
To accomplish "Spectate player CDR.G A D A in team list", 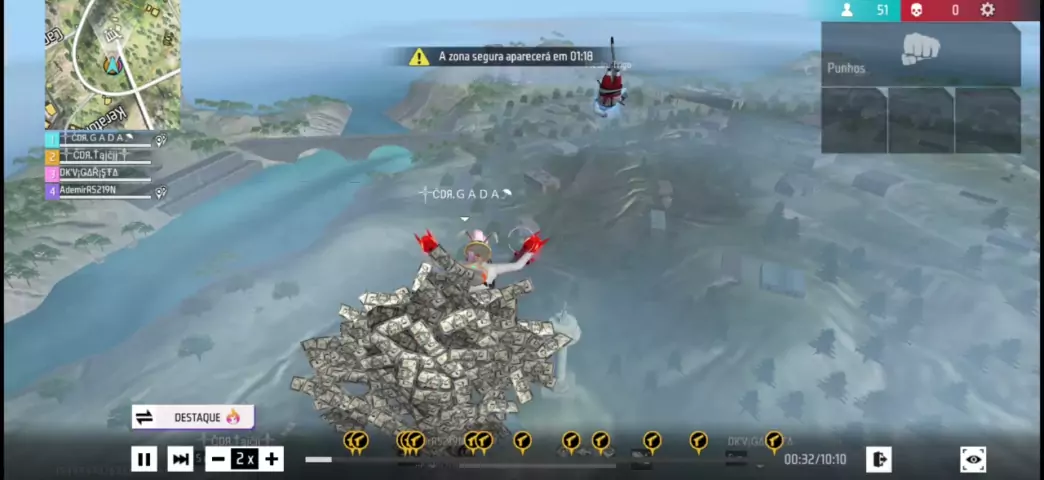I will click(x=100, y=139).
